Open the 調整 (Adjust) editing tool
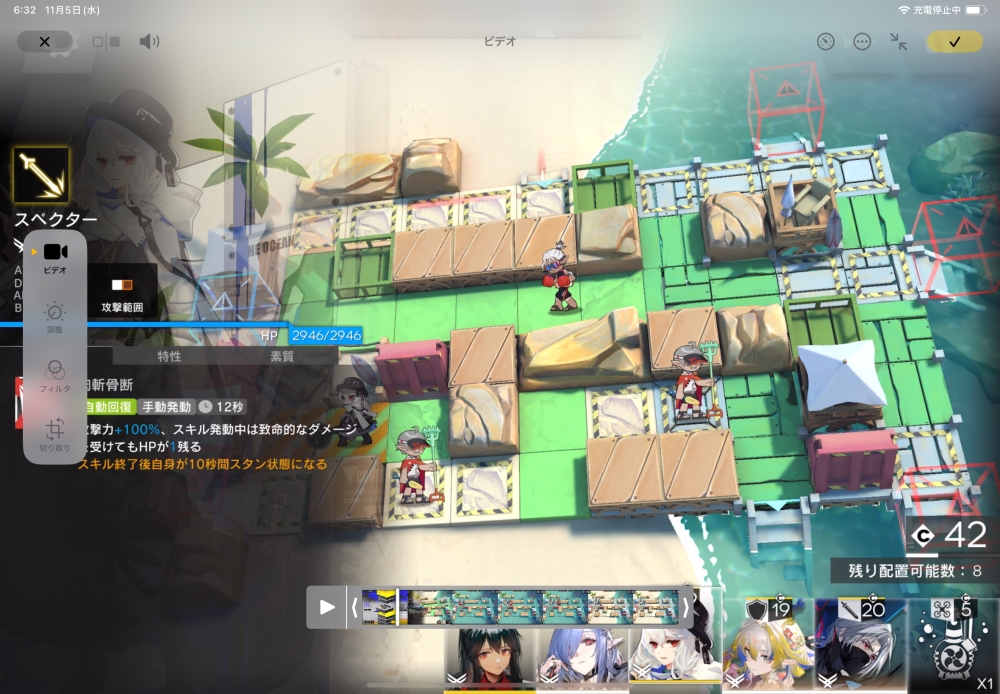This screenshot has height=694, width=1000. pyautogui.click(x=55, y=316)
